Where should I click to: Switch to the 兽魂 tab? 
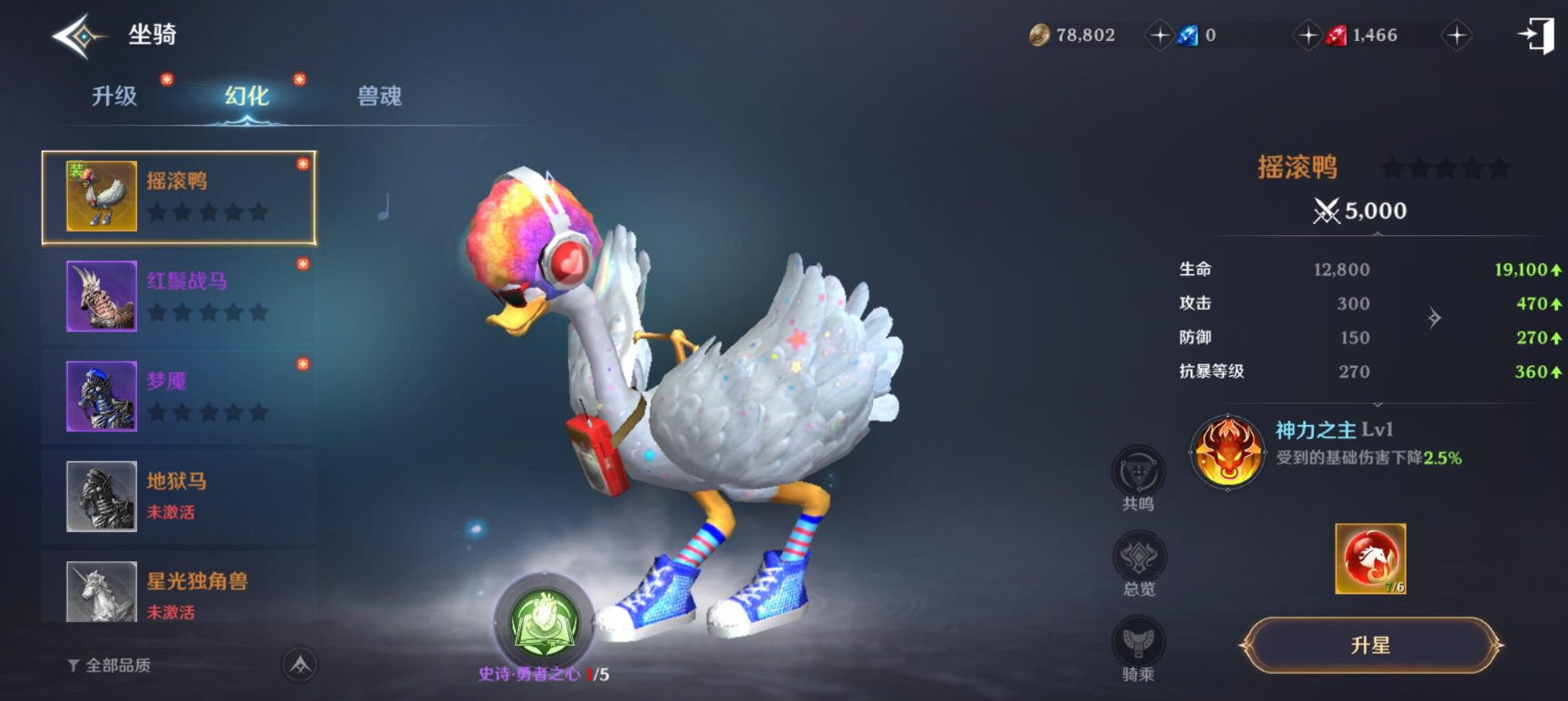click(379, 96)
